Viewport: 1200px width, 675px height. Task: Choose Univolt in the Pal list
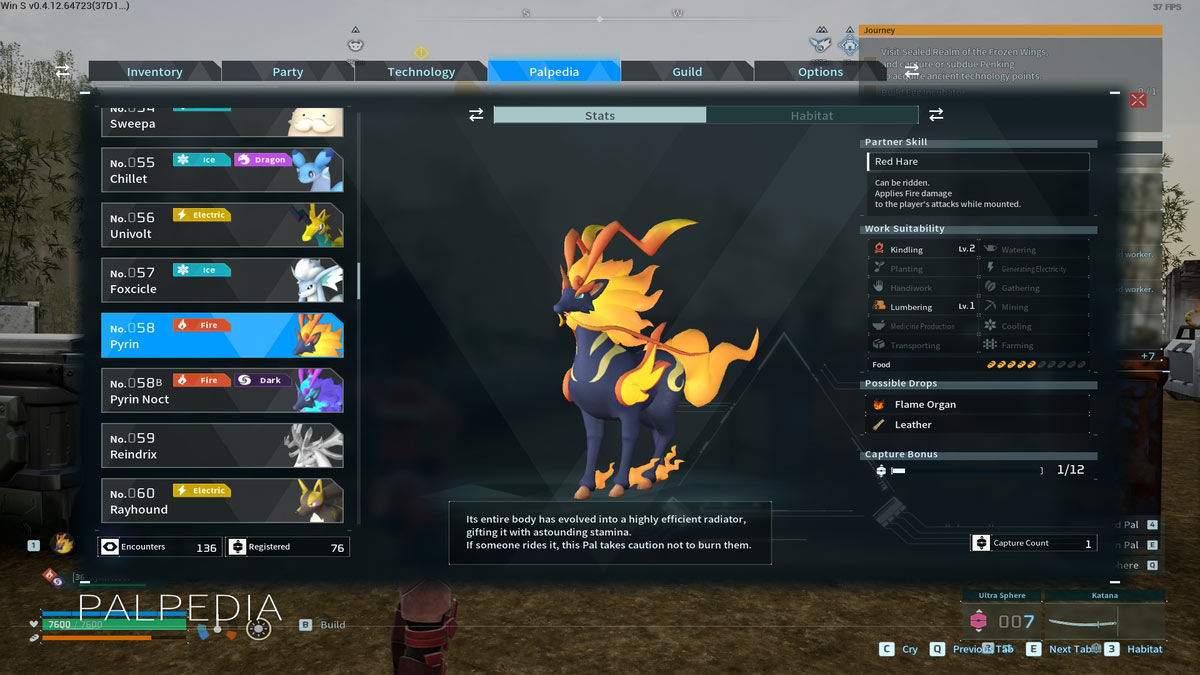point(222,225)
